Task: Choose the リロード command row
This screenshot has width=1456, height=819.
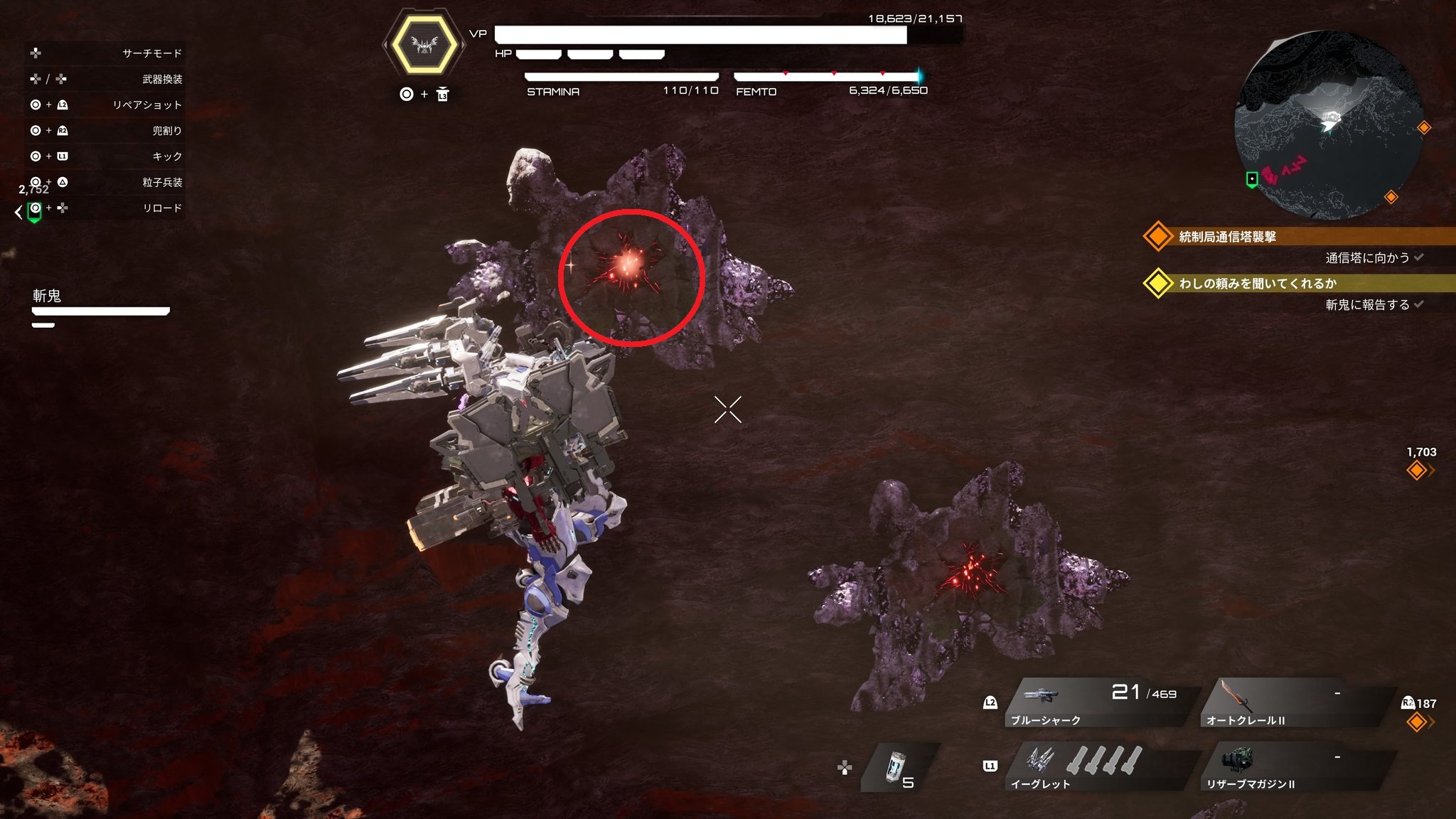Action: pyautogui.click(x=105, y=208)
